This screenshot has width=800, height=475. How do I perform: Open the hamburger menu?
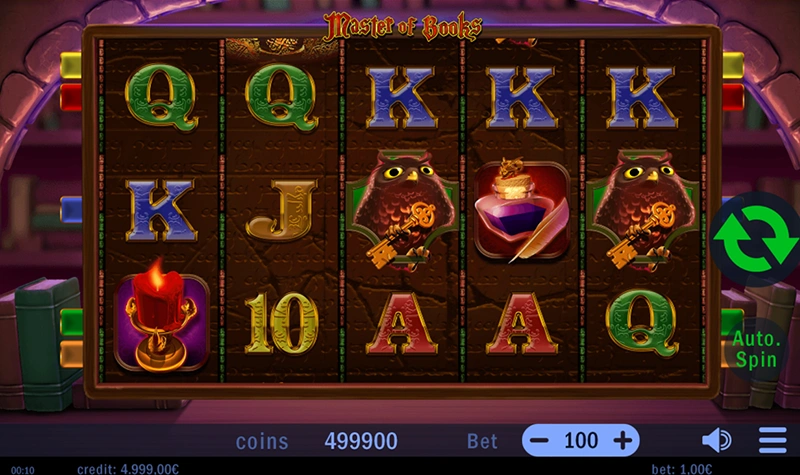(773, 440)
